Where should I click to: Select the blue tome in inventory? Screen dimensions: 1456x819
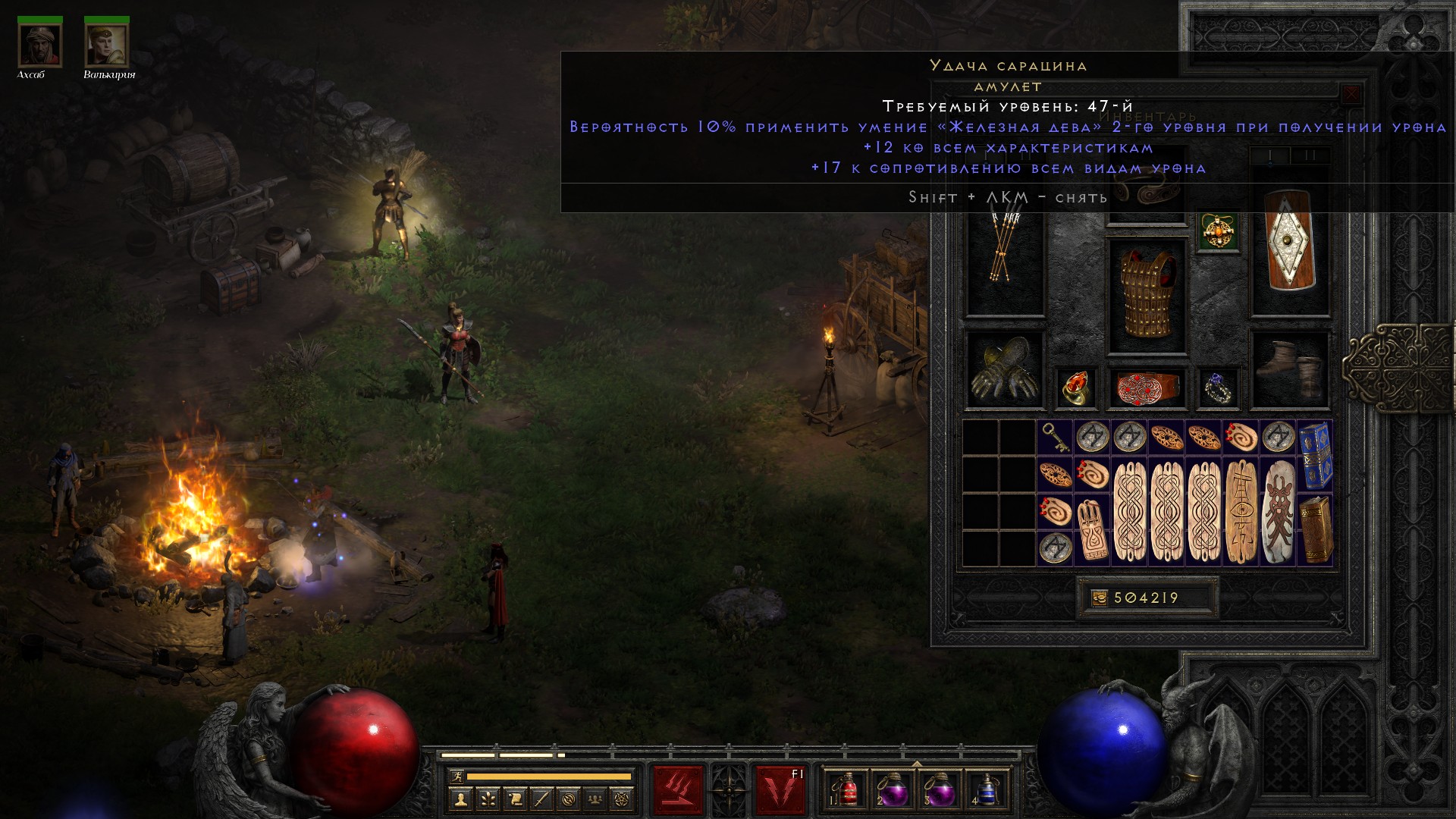(x=1316, y=455)
